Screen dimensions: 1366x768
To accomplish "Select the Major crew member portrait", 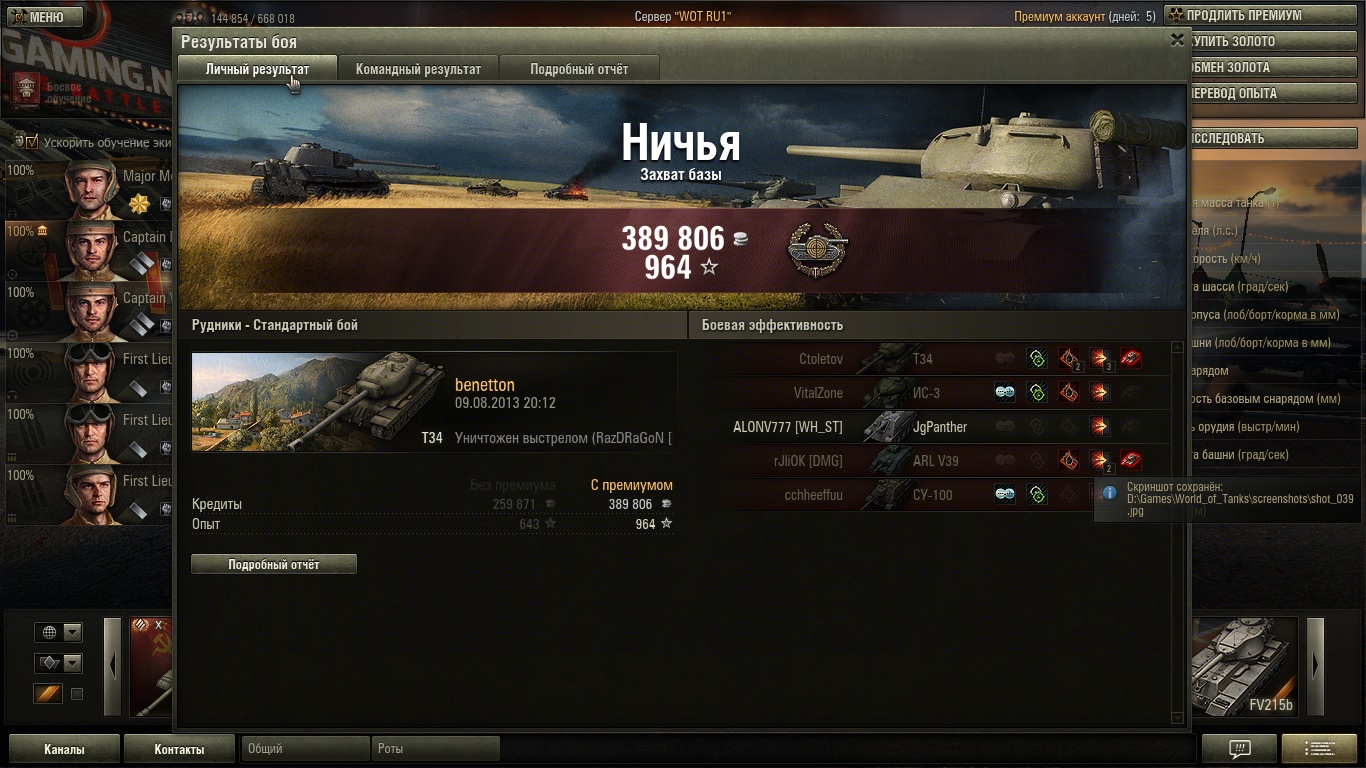I will (92, 187).
